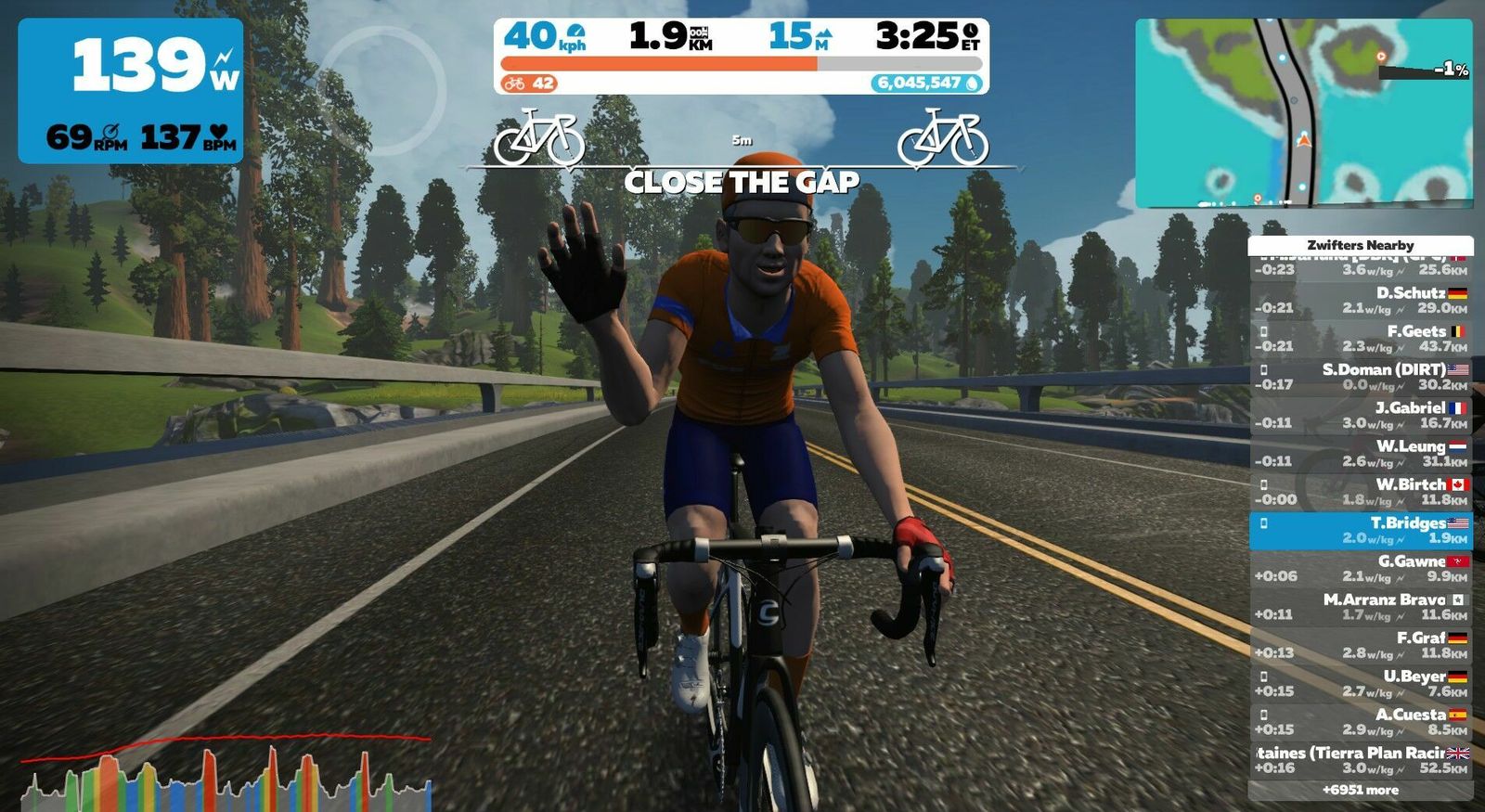This screenshot has width=1485, height=812.
Task: Select D.Schutz in Zwifters Nearby list
Action: (1361, 300)
